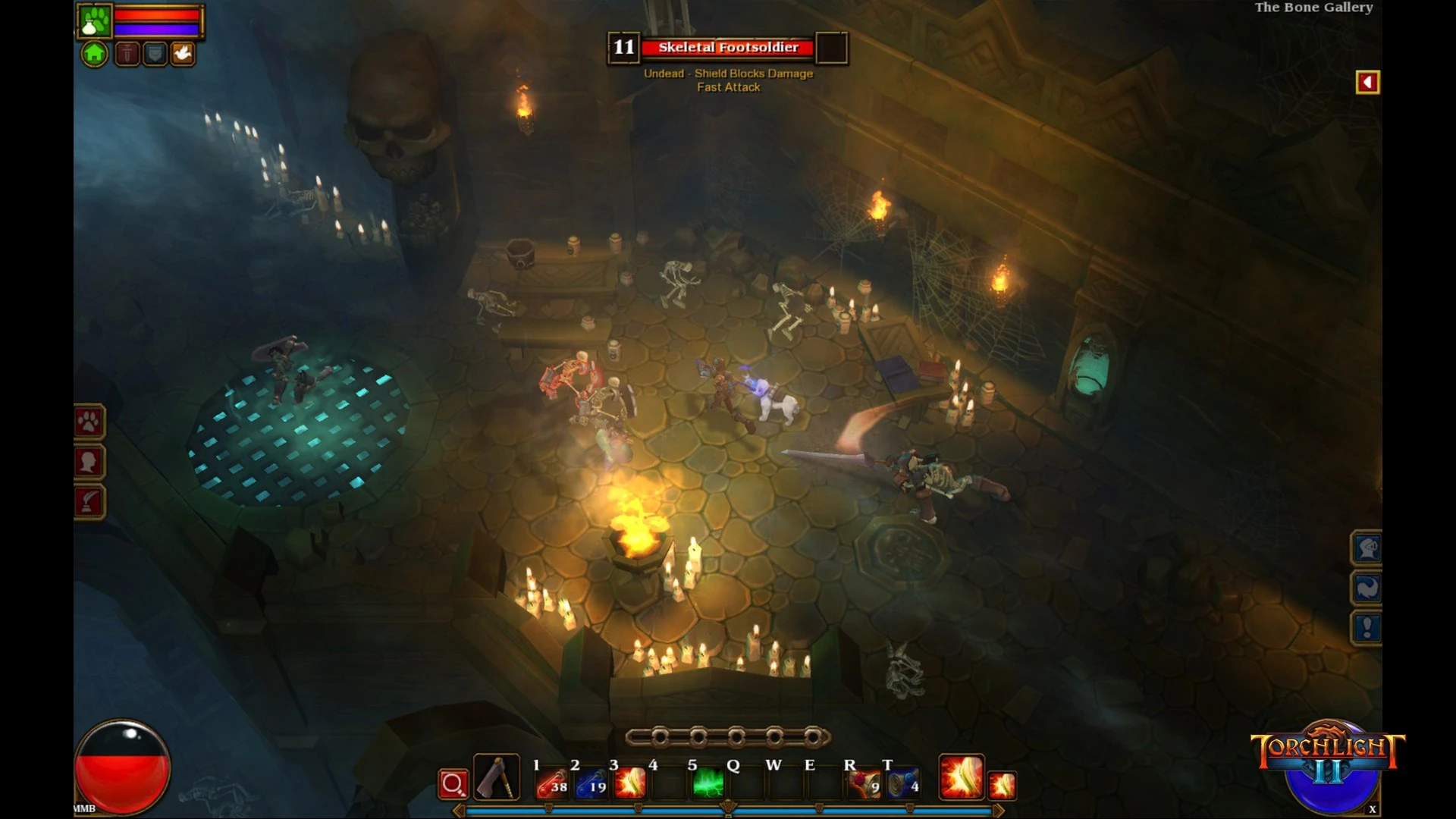Select the axe weapon slot

(497, 777)
